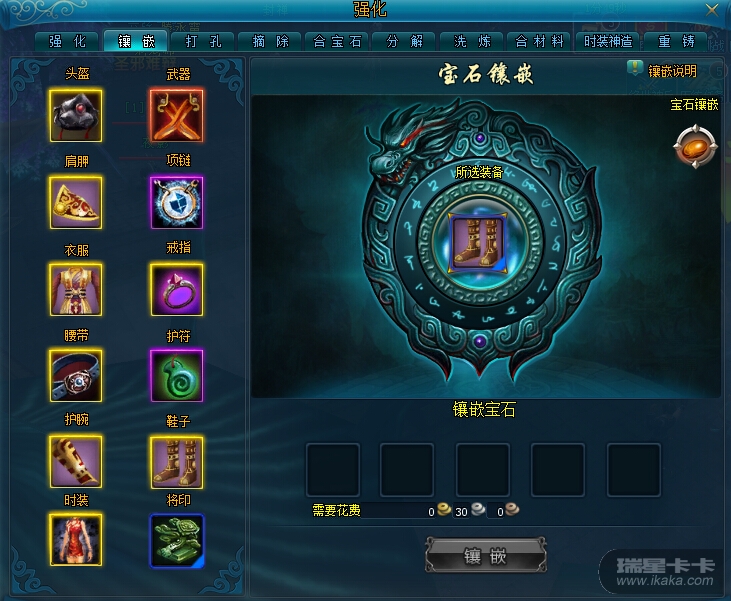Show the 合材料 material combining tab
The image size is (731, 601).
point(540,42)
